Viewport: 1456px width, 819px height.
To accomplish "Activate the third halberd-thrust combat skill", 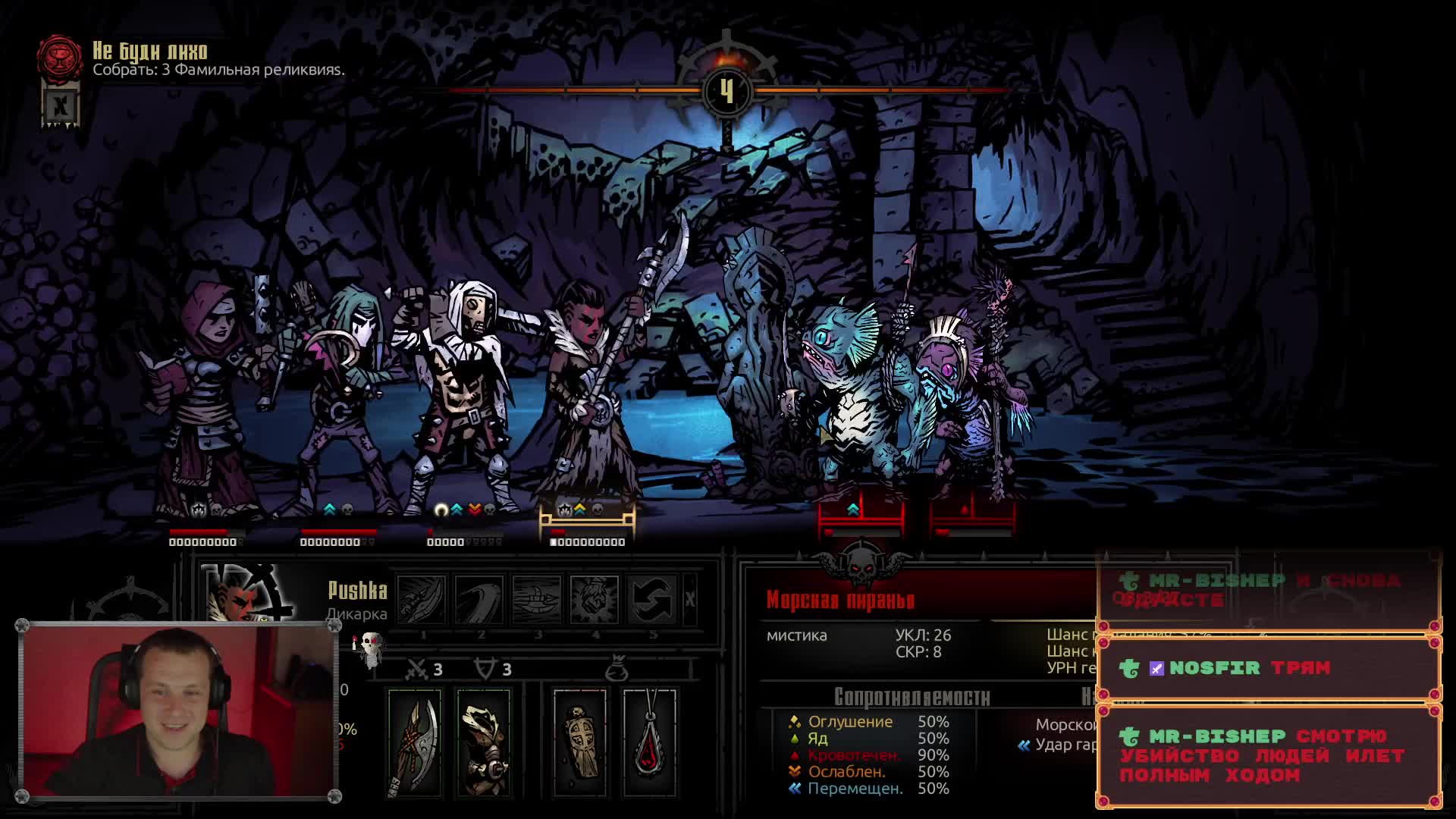I will click(x=537, y=599).
